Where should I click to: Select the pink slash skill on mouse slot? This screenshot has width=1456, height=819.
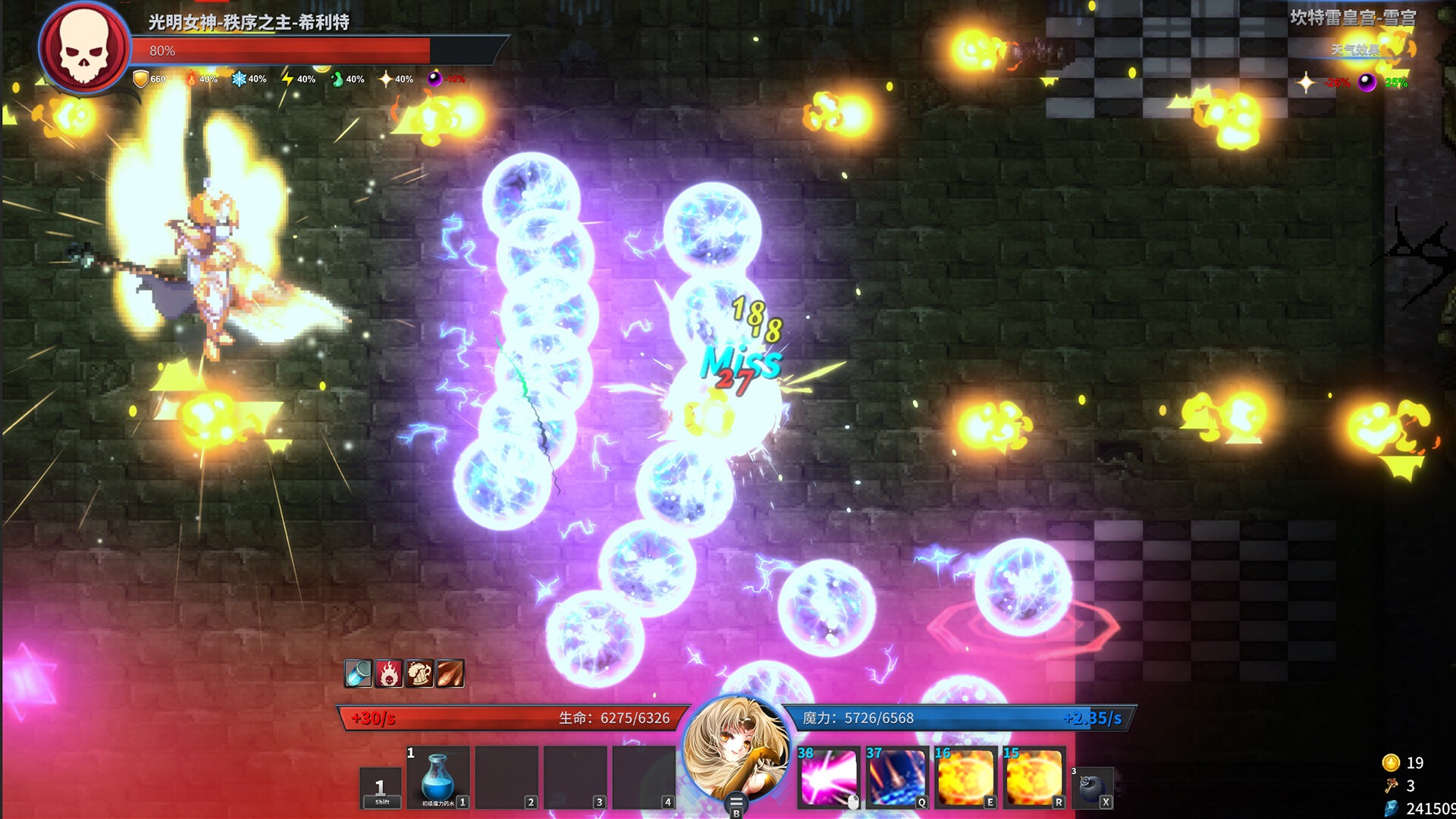tap(830, 776)
